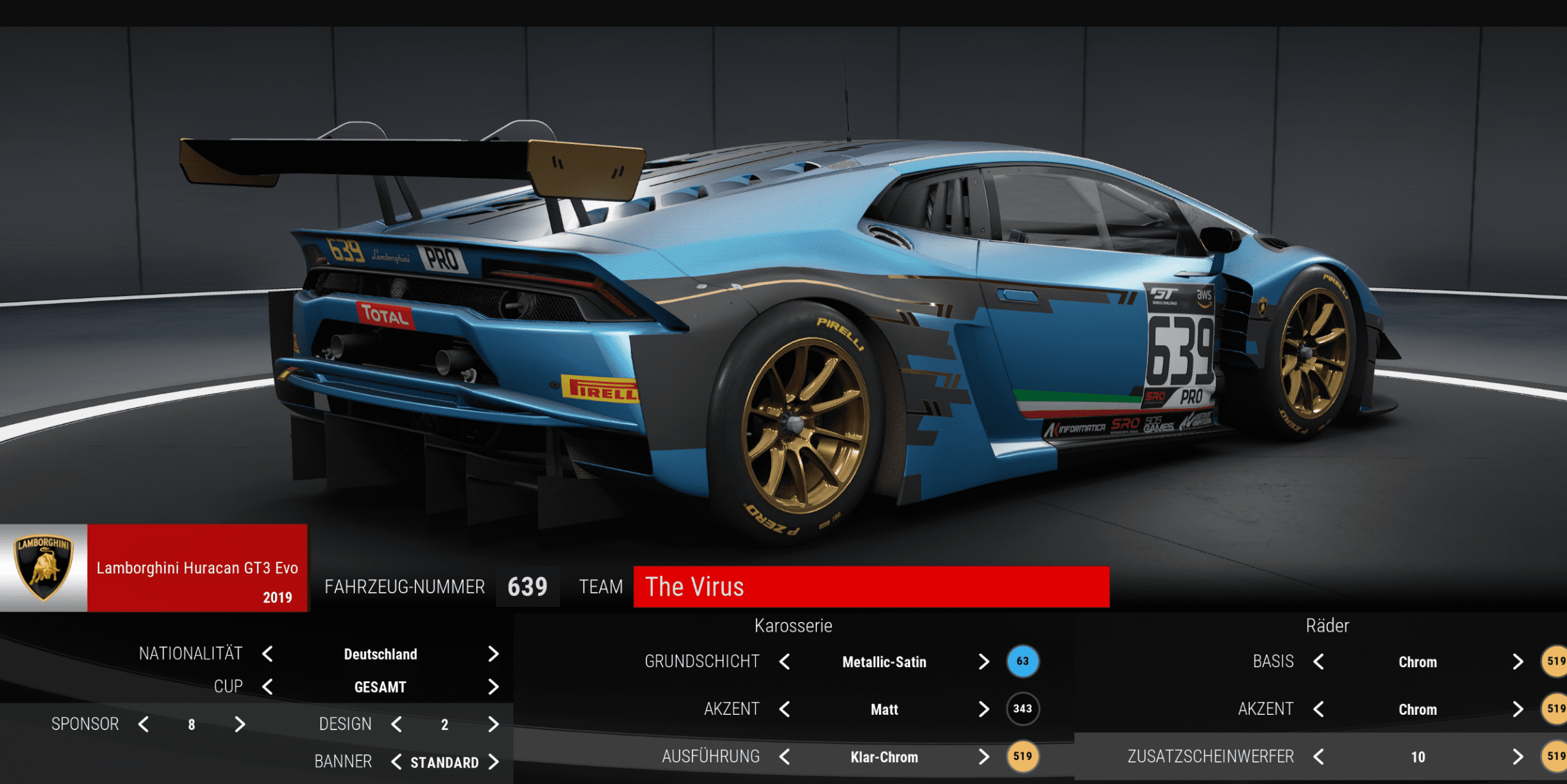1567x784 pixels.
Task: Change wheel Basis to next finish
Action: tap(1517, 662)
